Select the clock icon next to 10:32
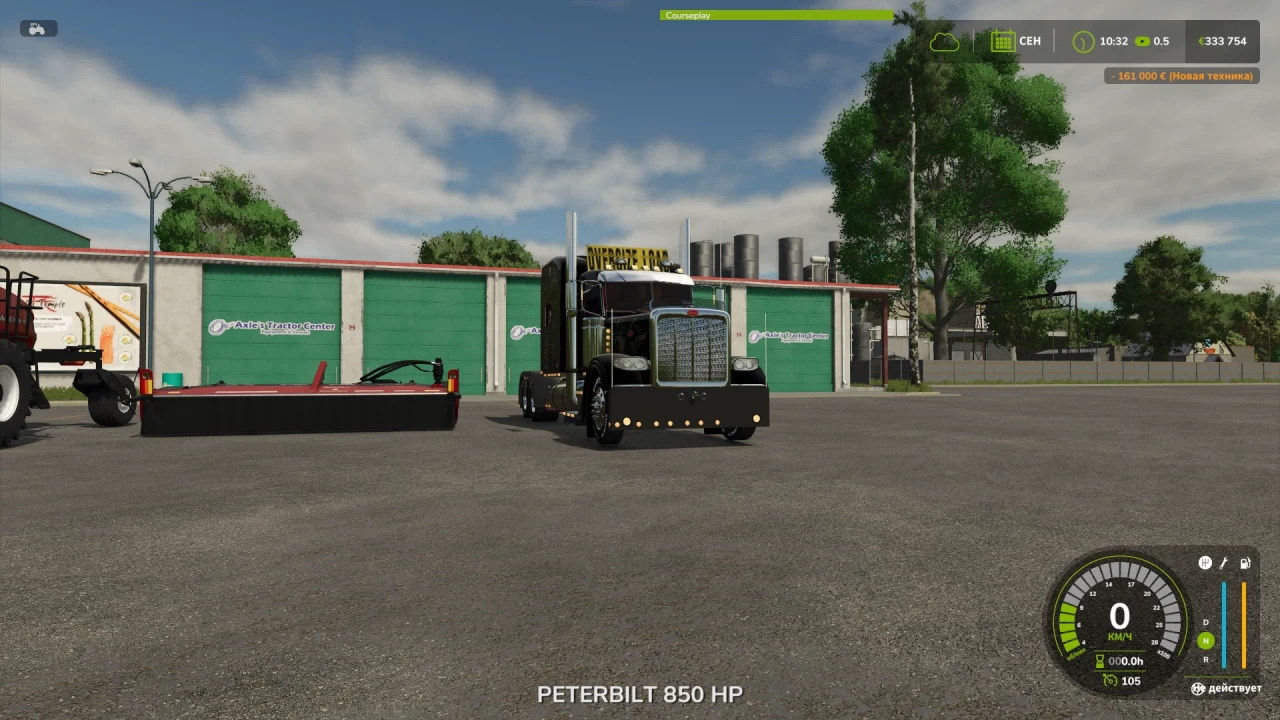This screenshot has height=720, width=1280. (1082, 41)
